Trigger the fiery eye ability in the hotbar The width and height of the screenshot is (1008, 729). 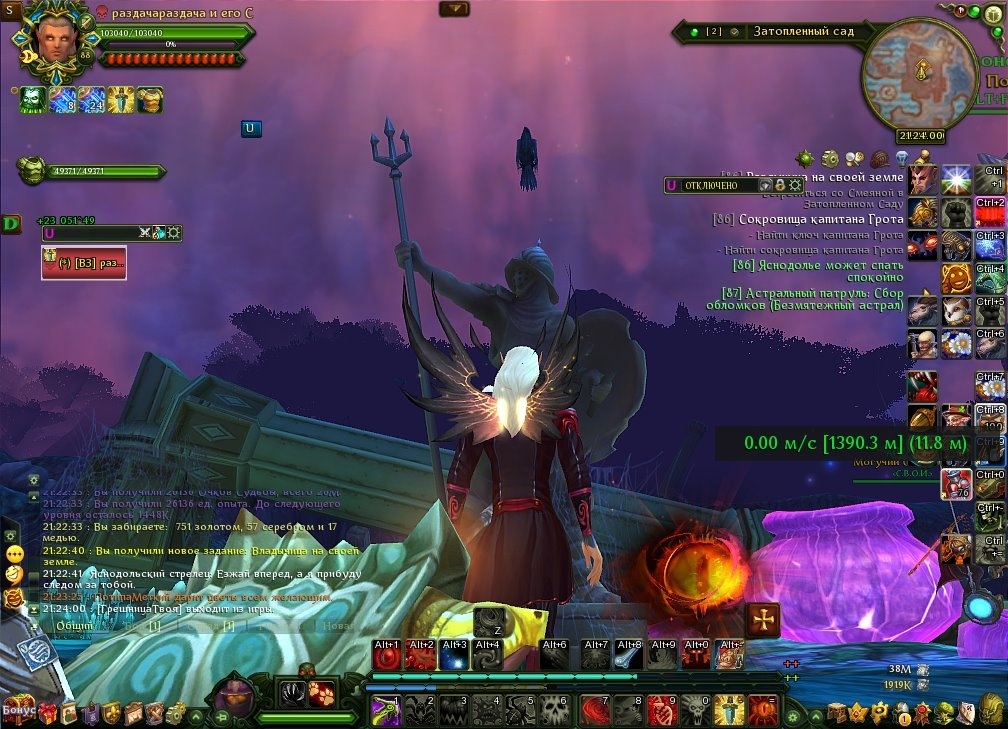(763, 709)
